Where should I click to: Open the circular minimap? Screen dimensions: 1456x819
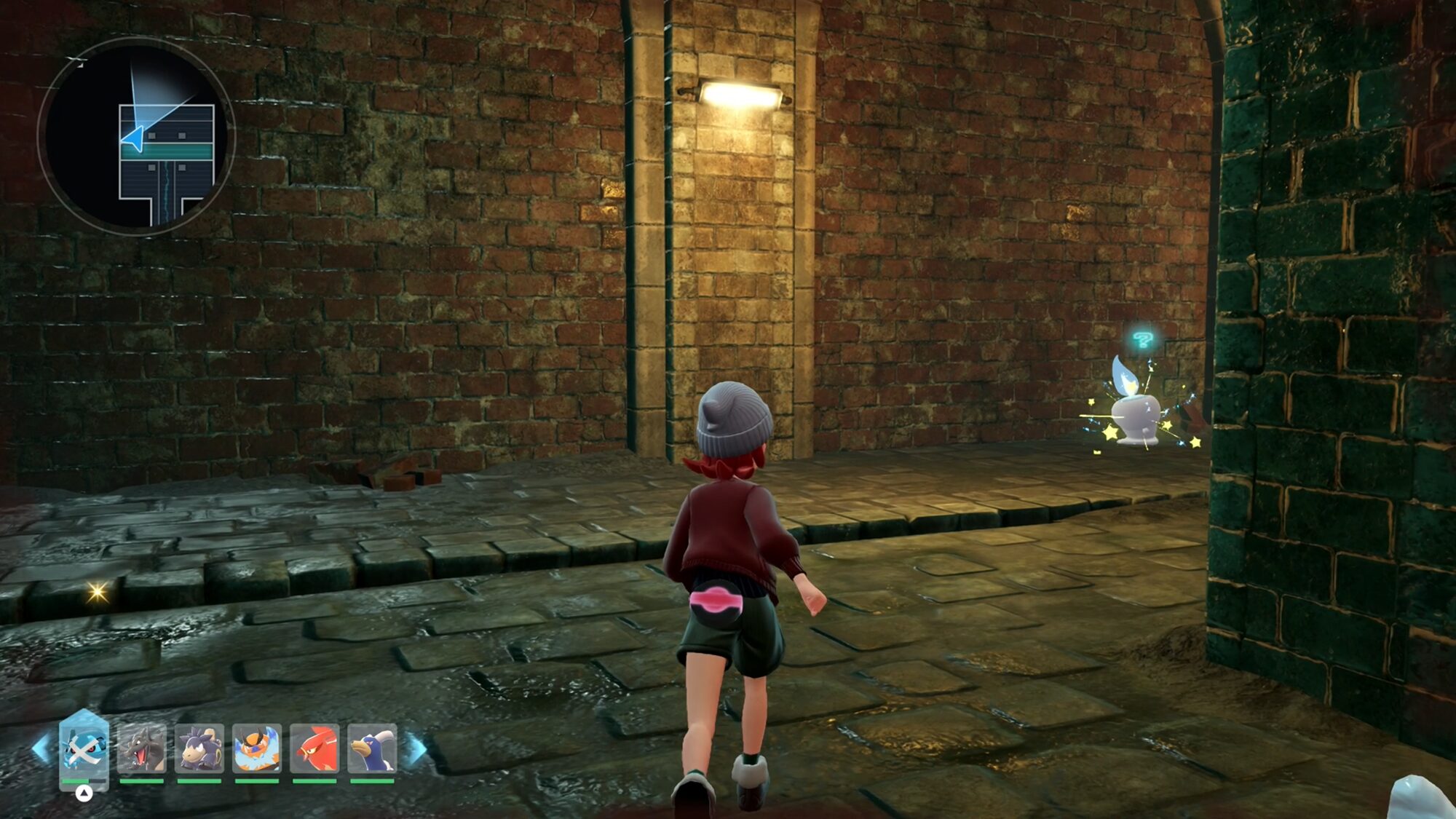click(x=136, y=136)
